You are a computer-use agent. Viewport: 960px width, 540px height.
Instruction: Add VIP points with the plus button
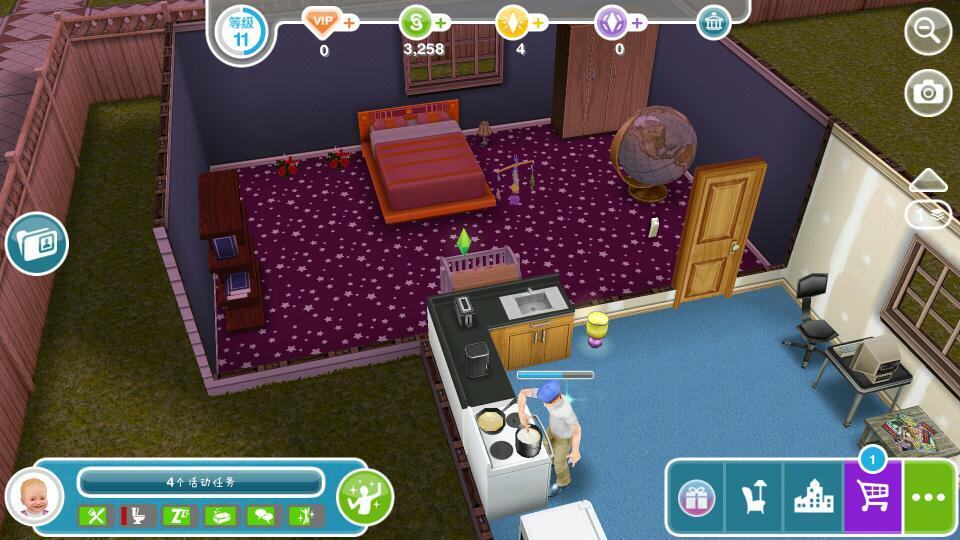tap(349, 22)
